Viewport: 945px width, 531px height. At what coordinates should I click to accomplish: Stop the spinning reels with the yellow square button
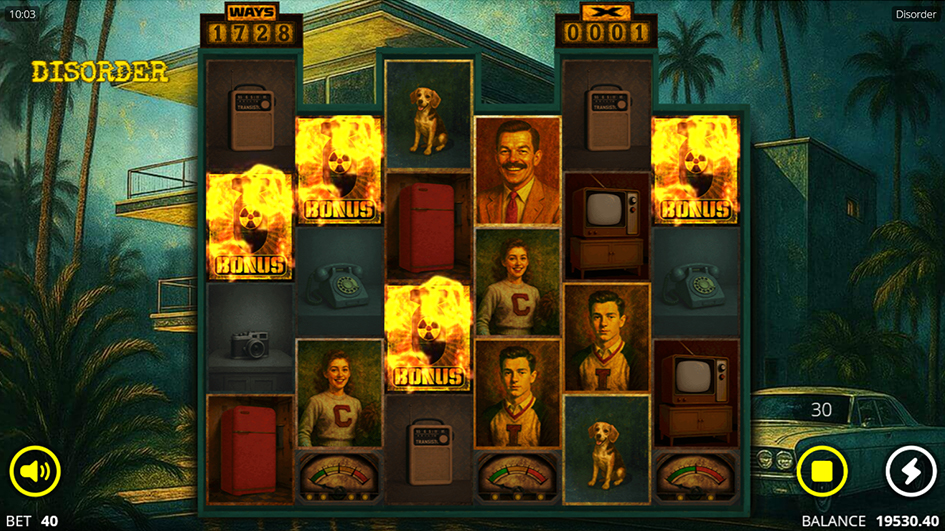(822, 471)
